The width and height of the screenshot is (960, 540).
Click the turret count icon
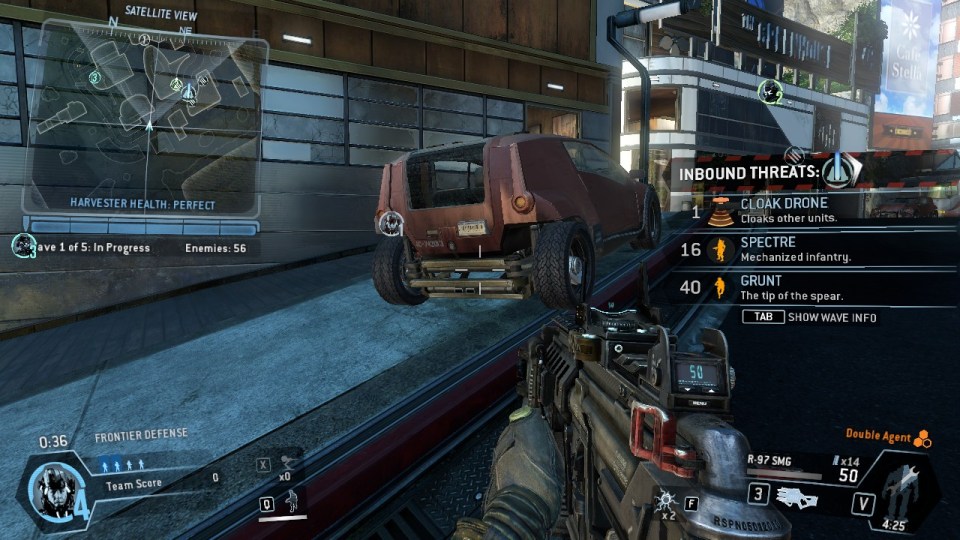point(287,462)
